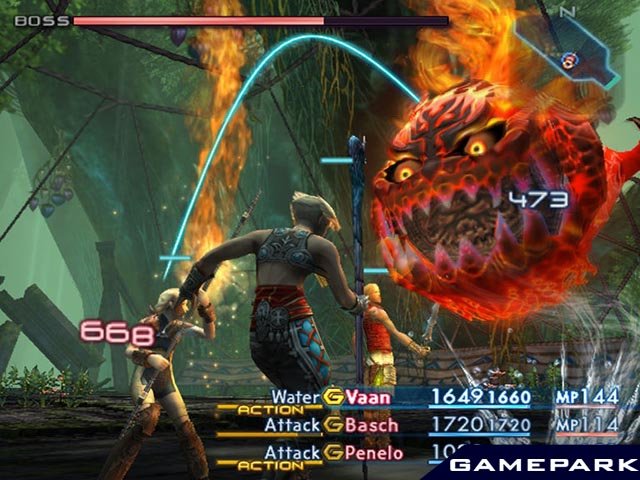Click the GamePark watermark logo
This screenshot has width=640, height=480.
[538, 466]
